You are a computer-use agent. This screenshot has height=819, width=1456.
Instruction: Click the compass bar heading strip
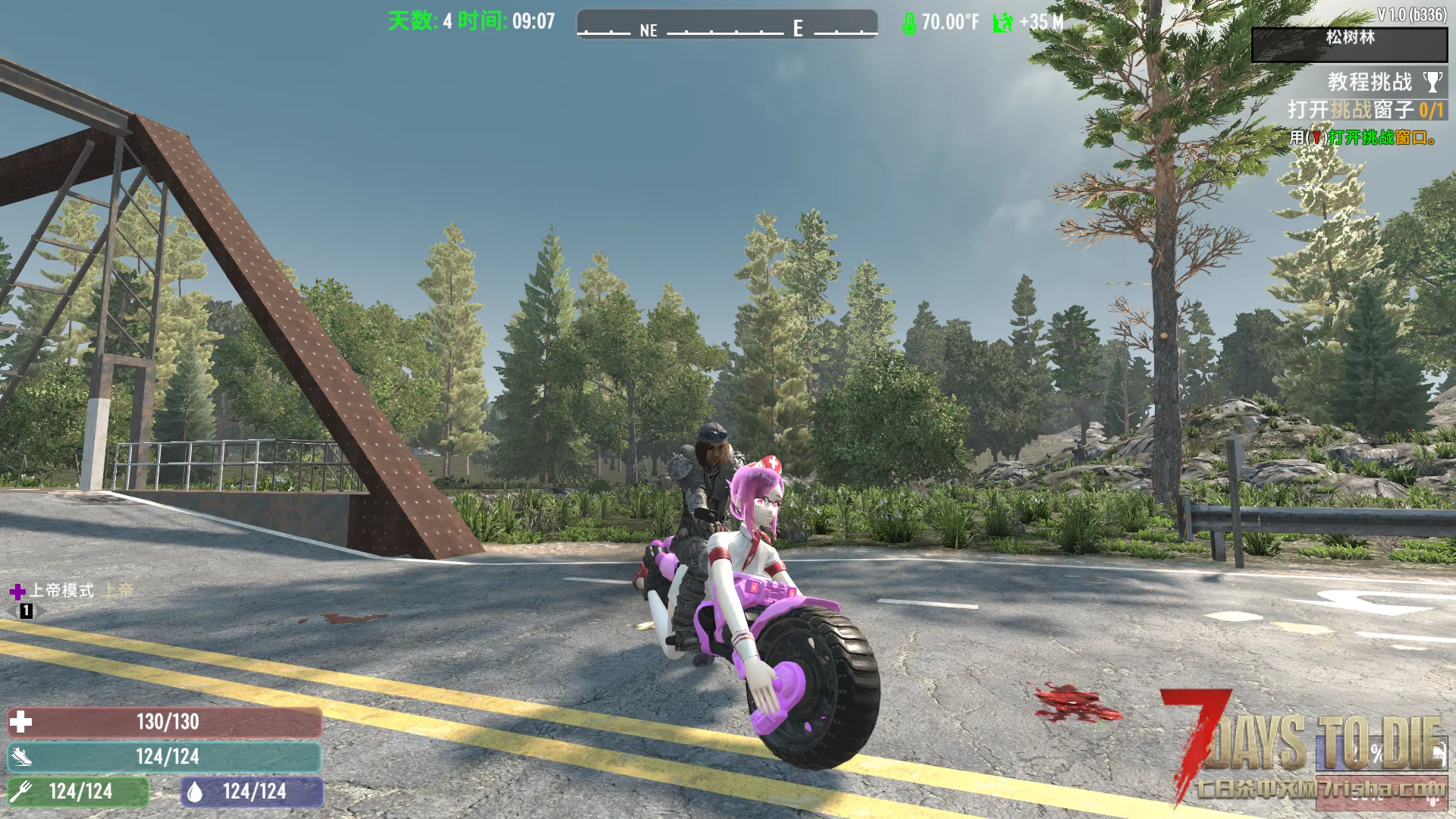(x=726, y=25)
